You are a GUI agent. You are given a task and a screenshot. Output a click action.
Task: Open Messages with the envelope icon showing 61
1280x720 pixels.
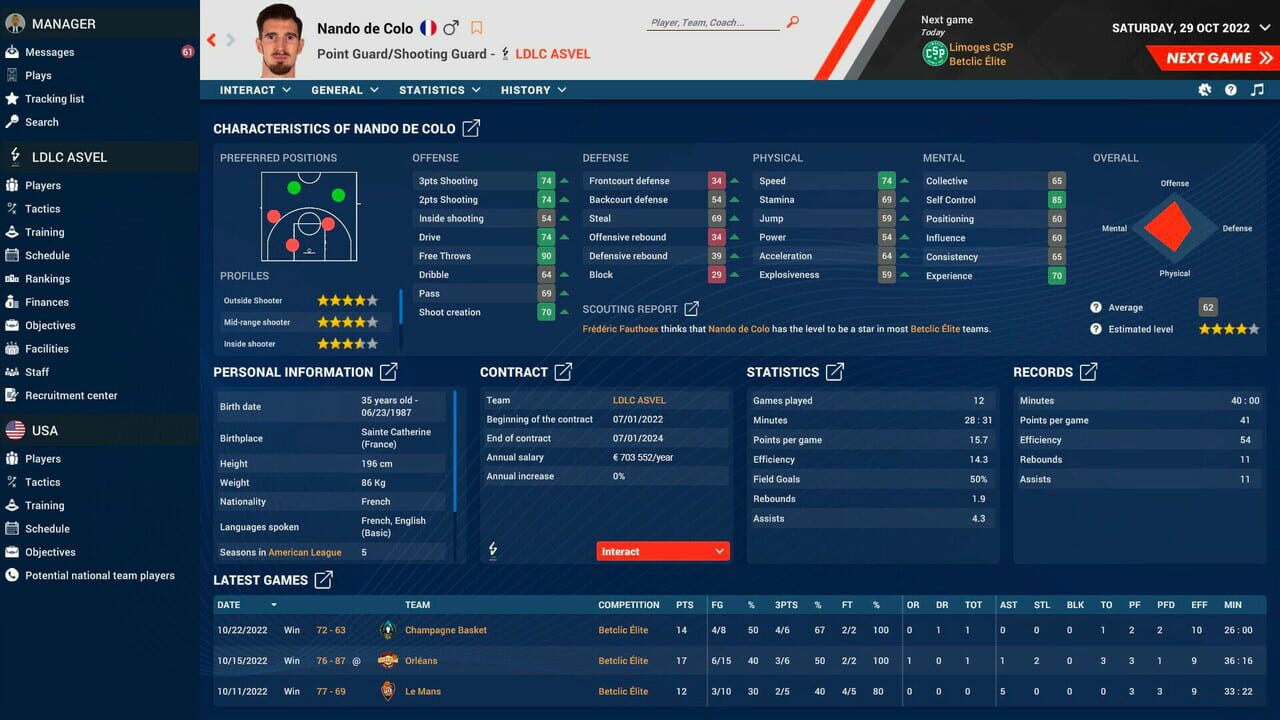click(x=13, y=51)
